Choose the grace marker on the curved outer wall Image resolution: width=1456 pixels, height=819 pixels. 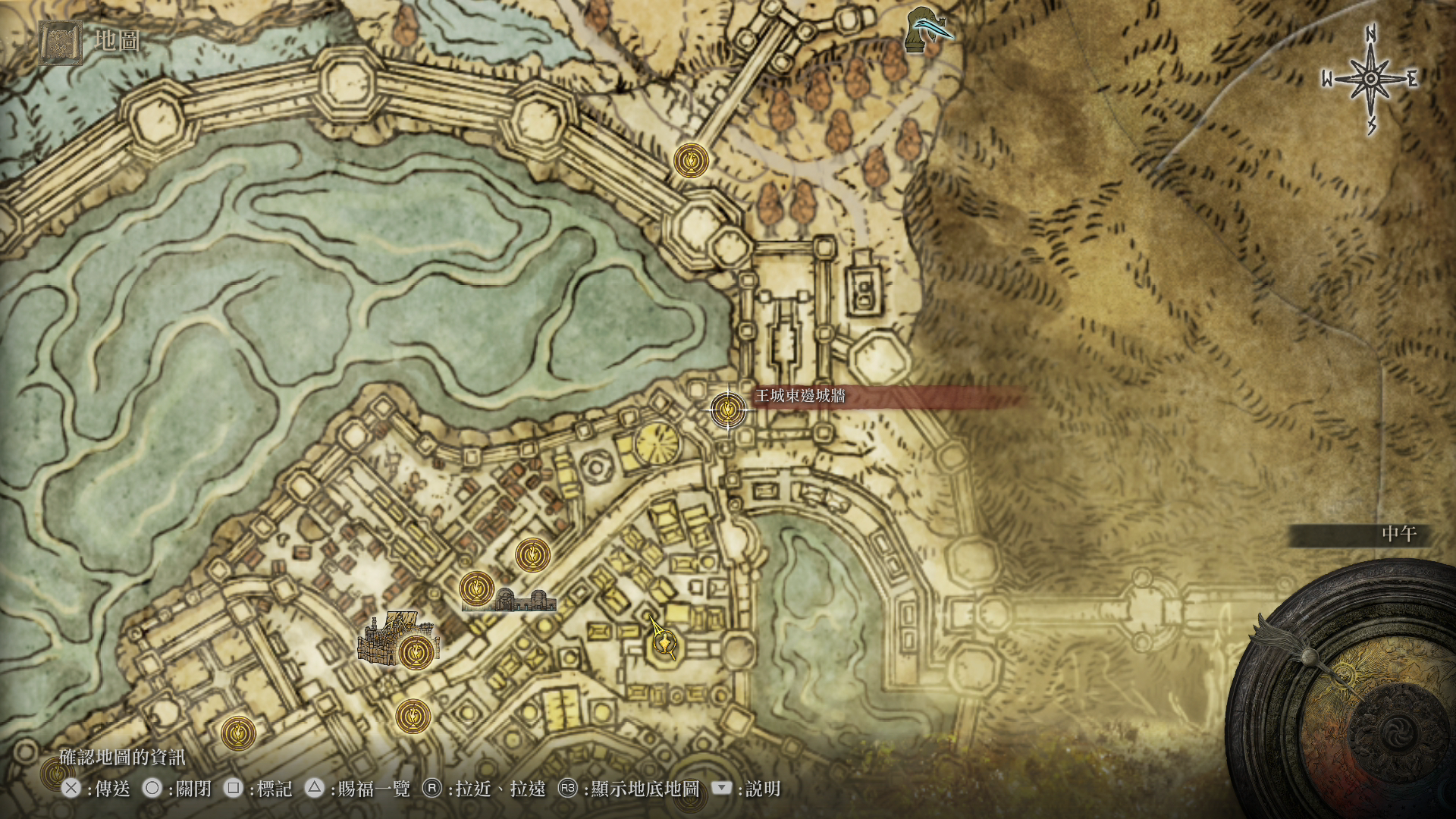pyautogui.click(x=691, y=161)
